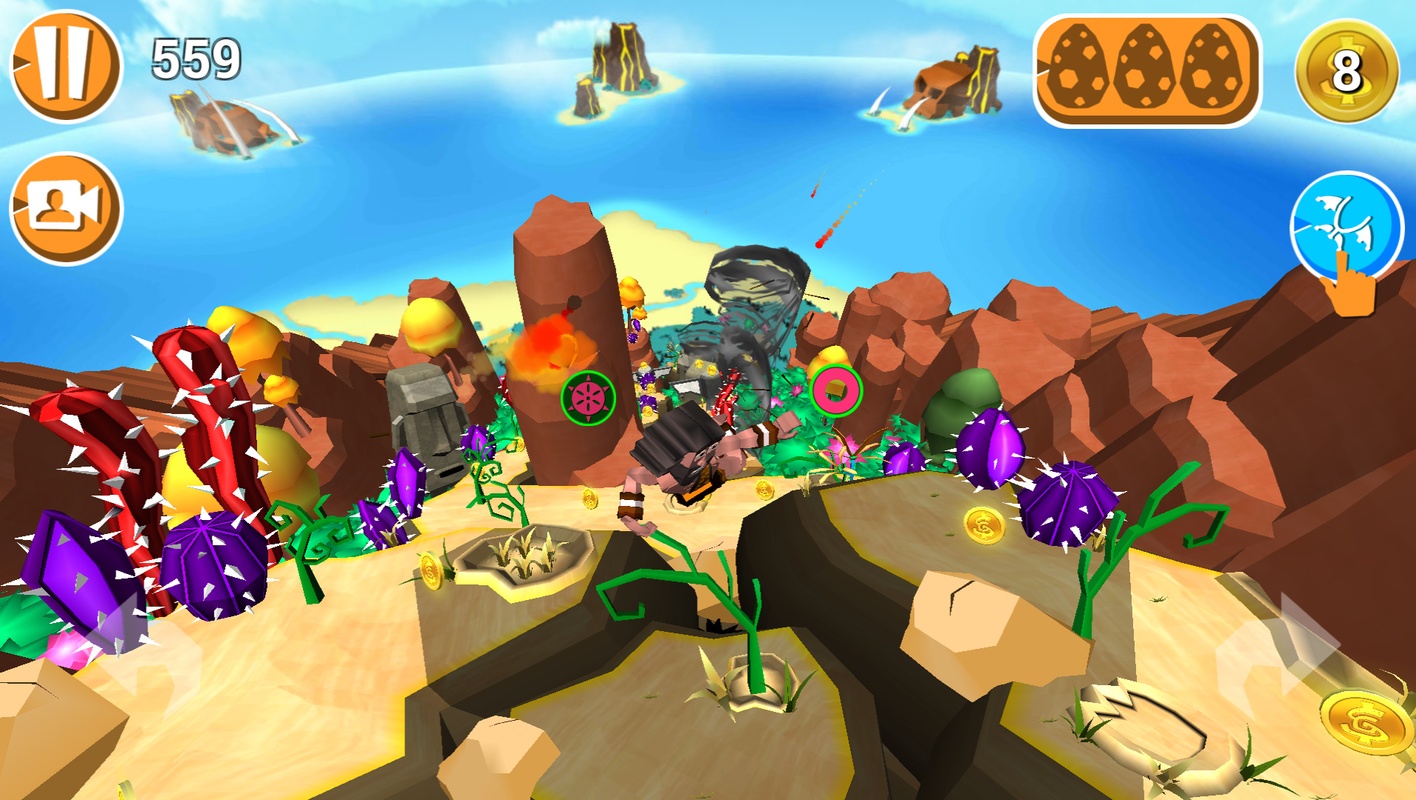Toggle the camera view button
Screen dimensions: 1416x800
pyautogui.click(x=66, y=208)
